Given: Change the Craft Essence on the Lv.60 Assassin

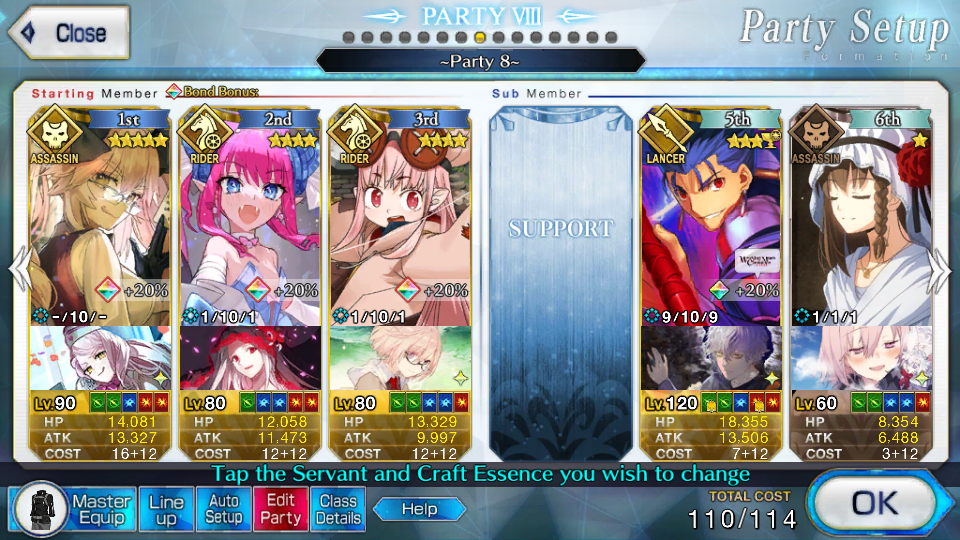Looking at the screenshot, I should click(x=861, y=357).
